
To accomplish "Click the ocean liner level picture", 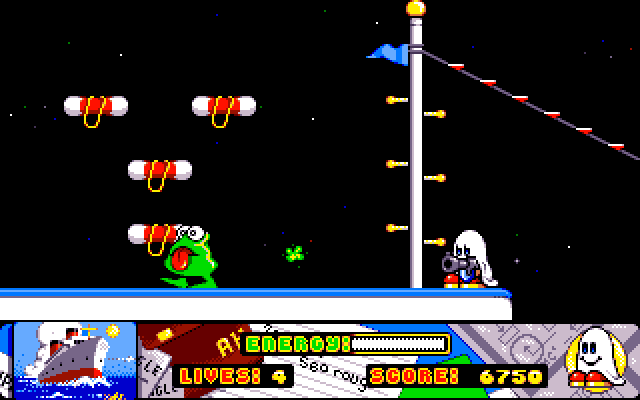I will pyautogui.click(x=74, y=356).
